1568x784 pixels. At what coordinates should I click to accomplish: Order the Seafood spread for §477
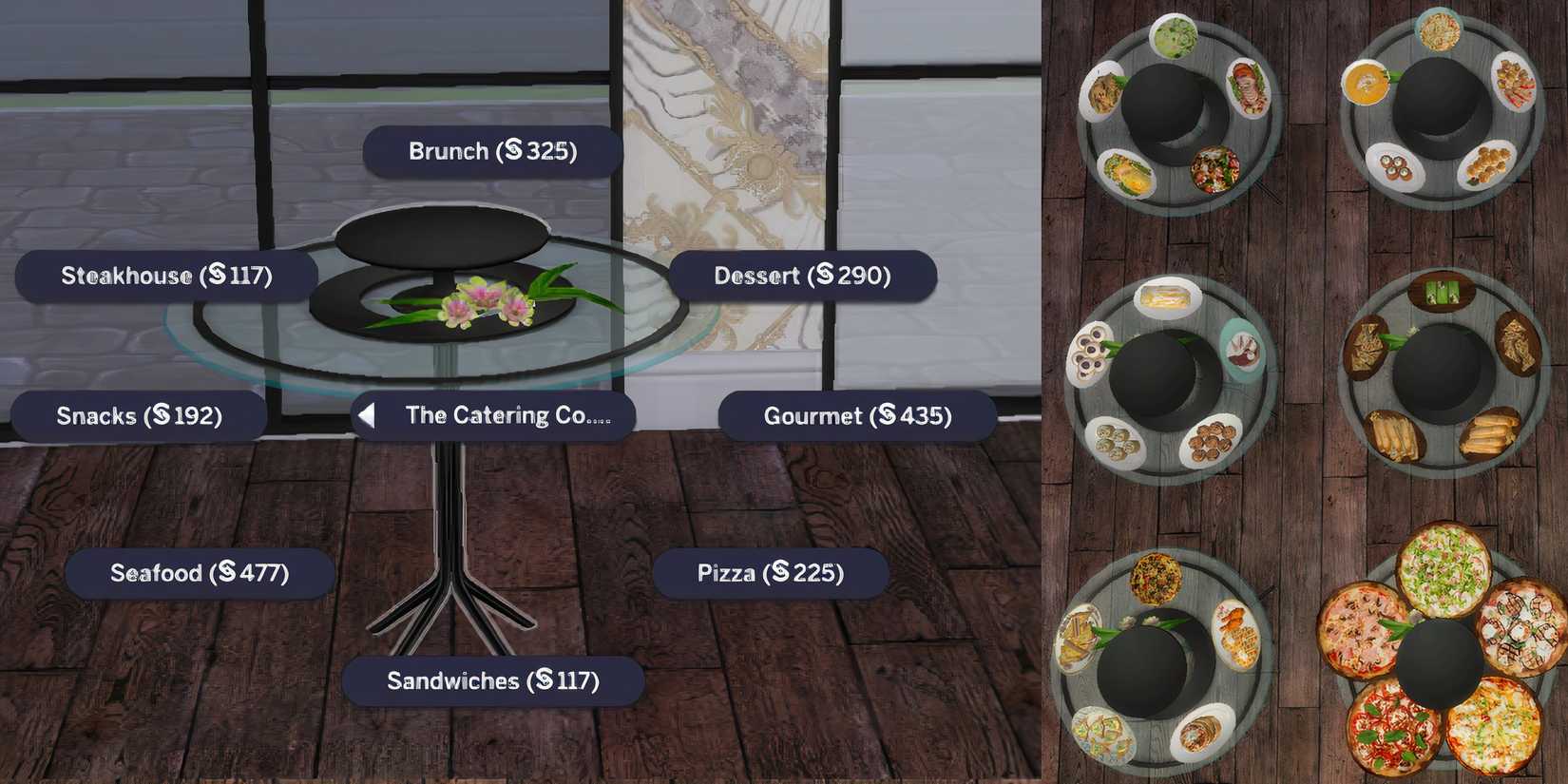[201, 572]
